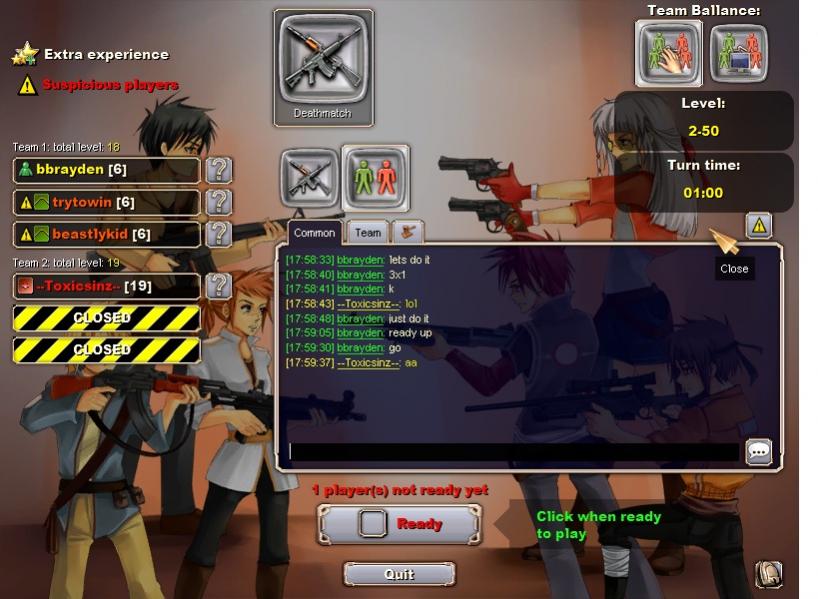Choose manual team balance with hand icon
This screenshot has height=599, width=818.
click(669, 53)
